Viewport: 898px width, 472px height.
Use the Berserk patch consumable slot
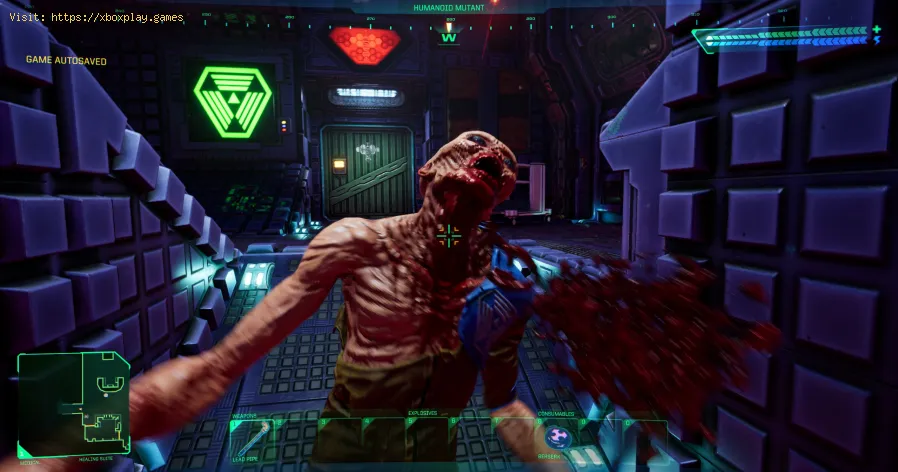pos(556,438)
